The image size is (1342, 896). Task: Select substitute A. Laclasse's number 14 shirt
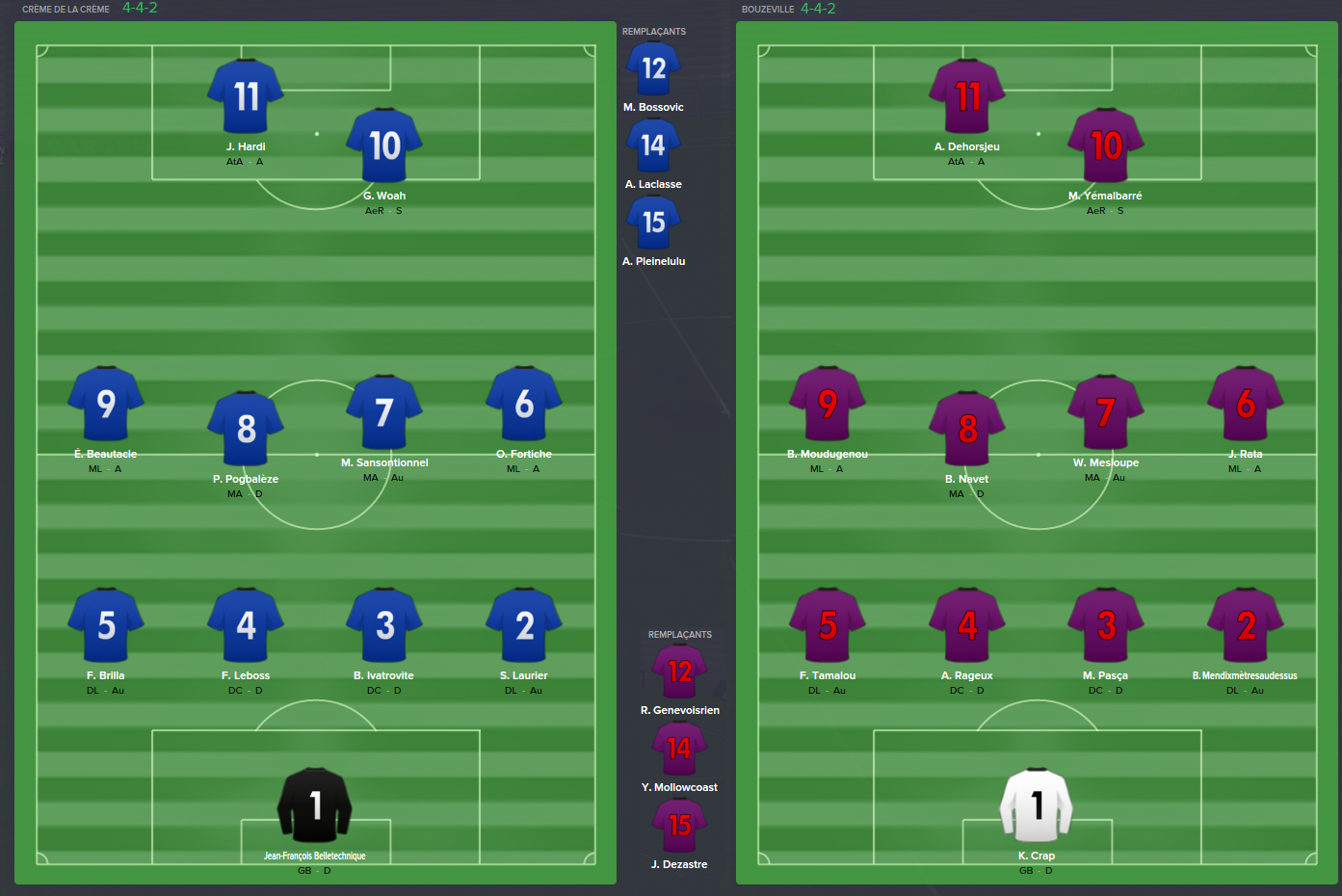pos(653,145)
